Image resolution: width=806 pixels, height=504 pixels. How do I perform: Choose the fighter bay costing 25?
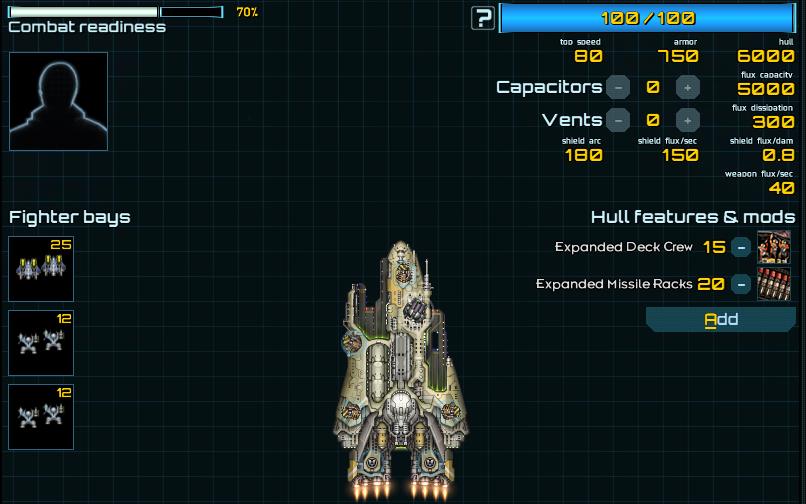click(x=41, y=269)
